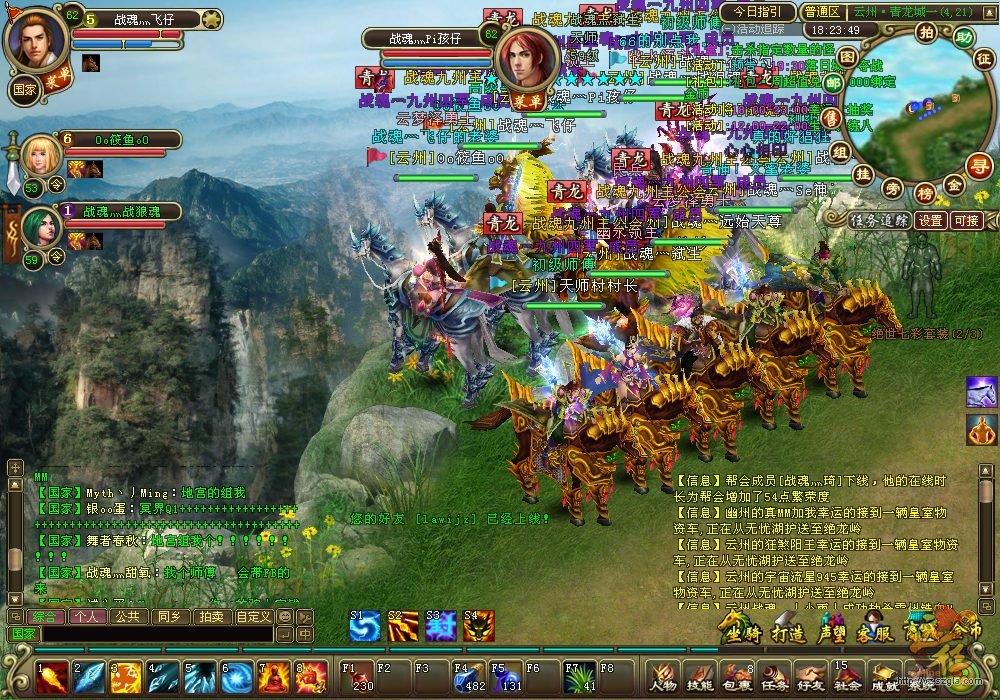The height and width of the screenshot is (700, 1000).
Task: Click the red 寻 pathfinding button
Action: coord(978,167)
